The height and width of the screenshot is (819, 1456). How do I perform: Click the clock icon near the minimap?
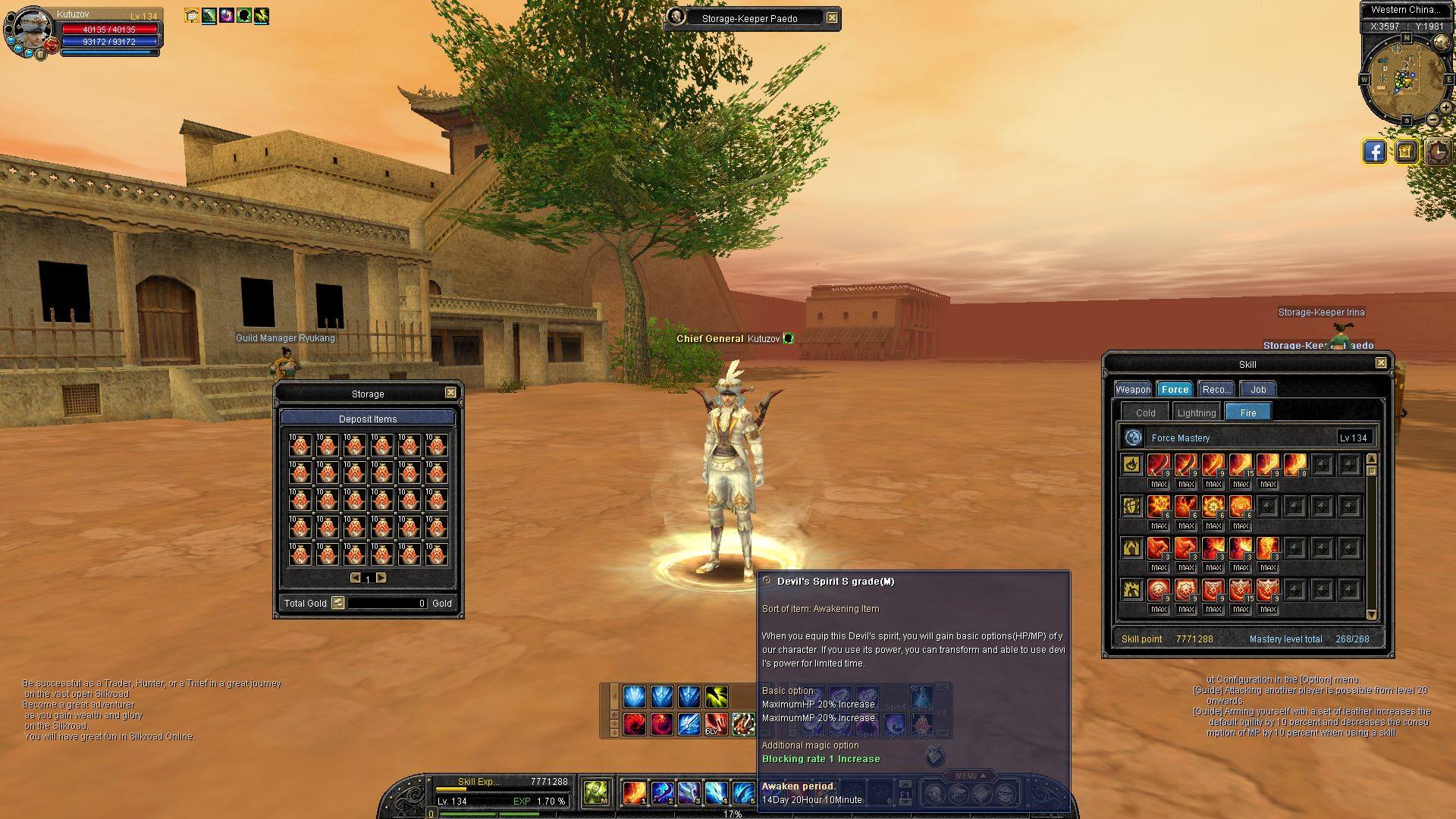1437,152
